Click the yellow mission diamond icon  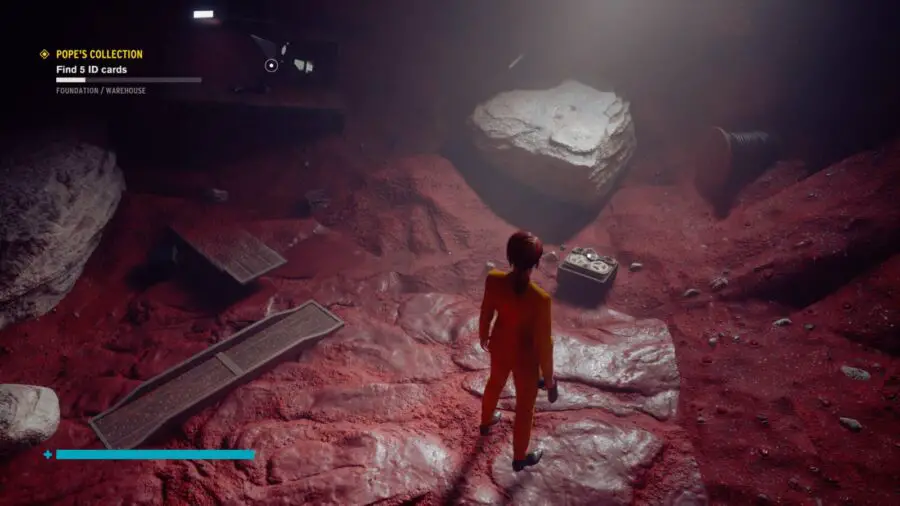pyautogui.click(x=44, y=54)
